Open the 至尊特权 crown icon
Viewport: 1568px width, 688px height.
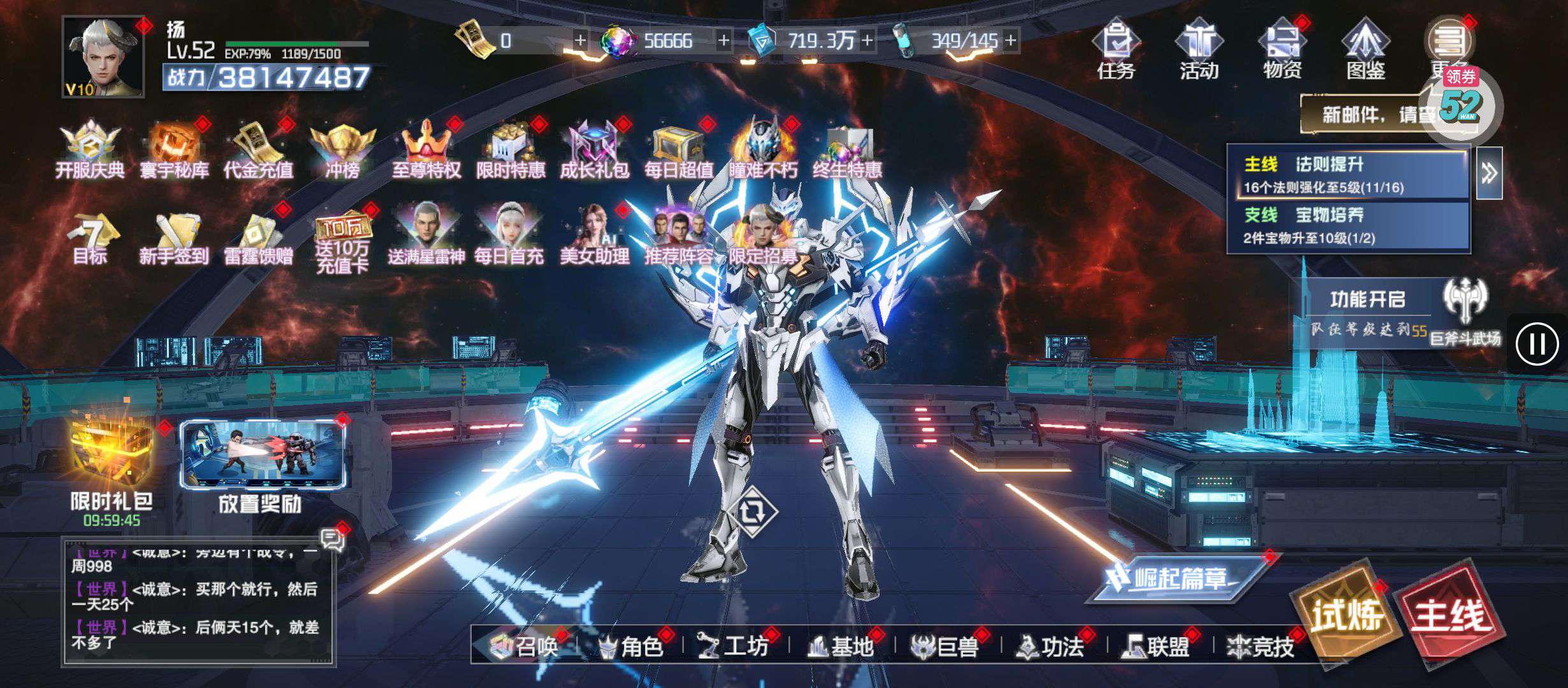[x=426, y=150]
